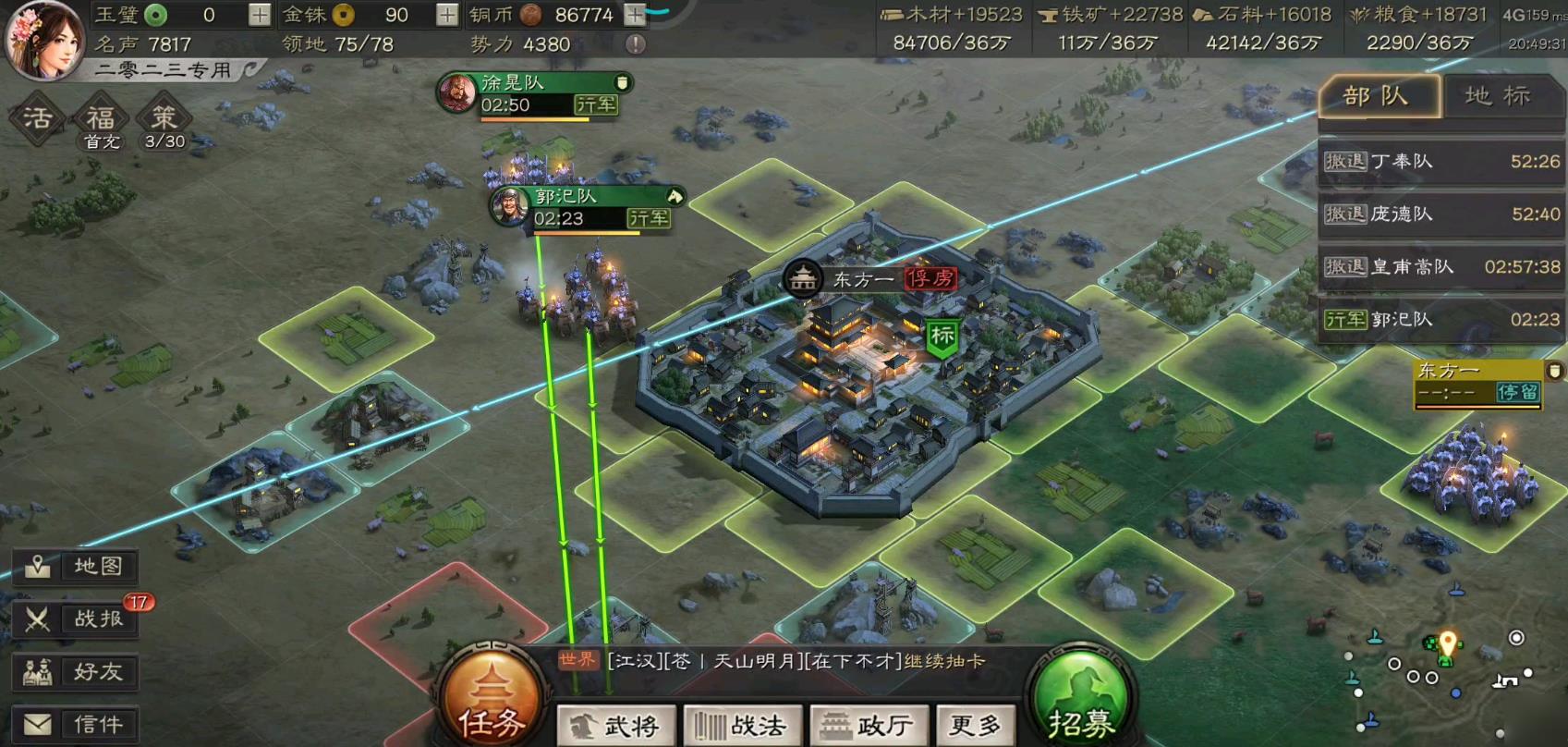Viewport: 1568px width, 747px height.
Task: Toggle 停留 stay for 东方一
Action: point(1519,394)
